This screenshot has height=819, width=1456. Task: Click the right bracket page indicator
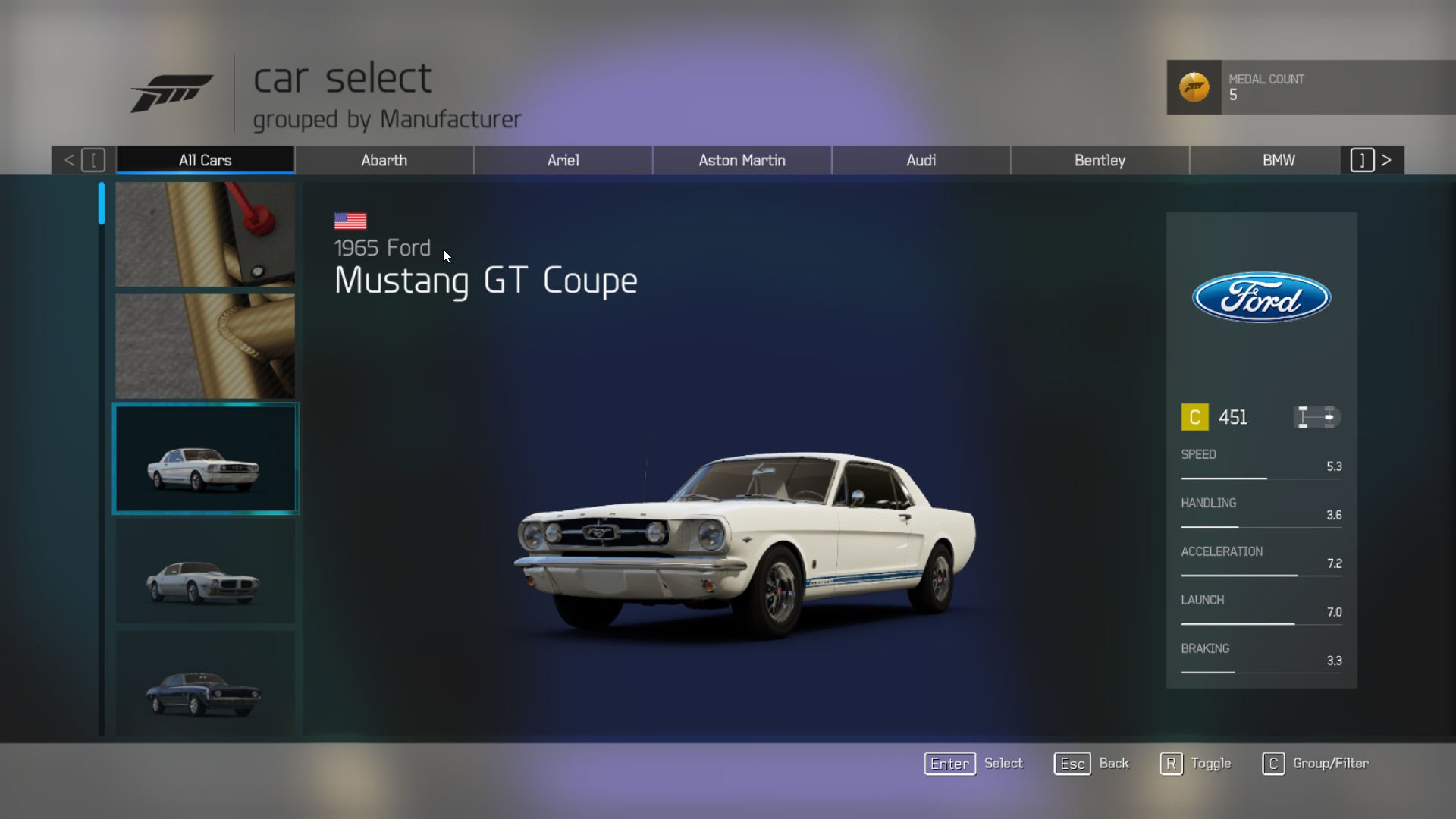pyautogui.click(x=1363, y=160)
